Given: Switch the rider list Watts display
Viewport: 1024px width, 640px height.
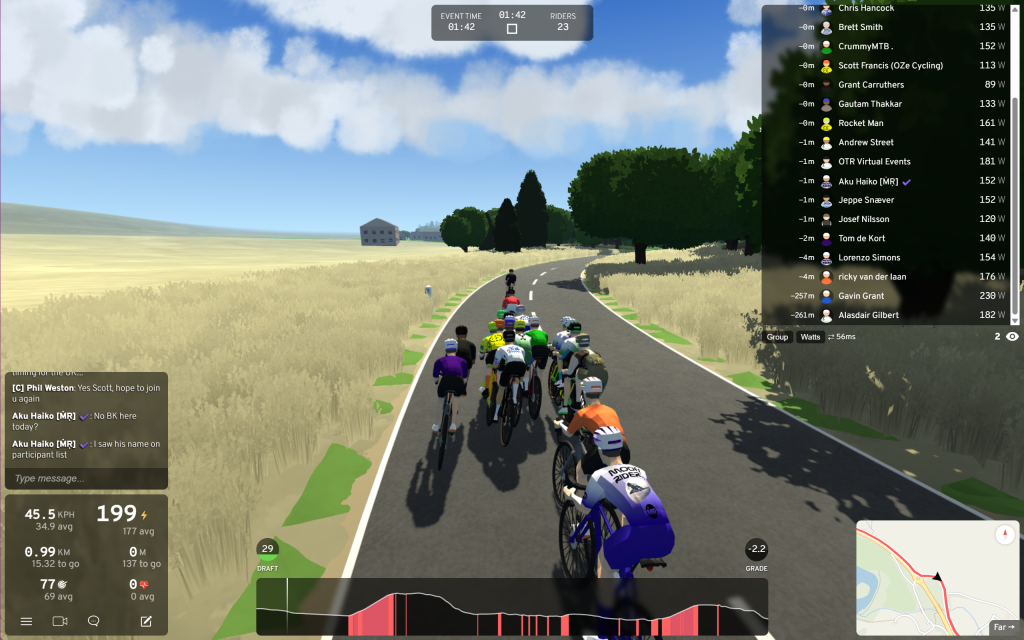Looking at the screenshot, I should click(810, 337).
